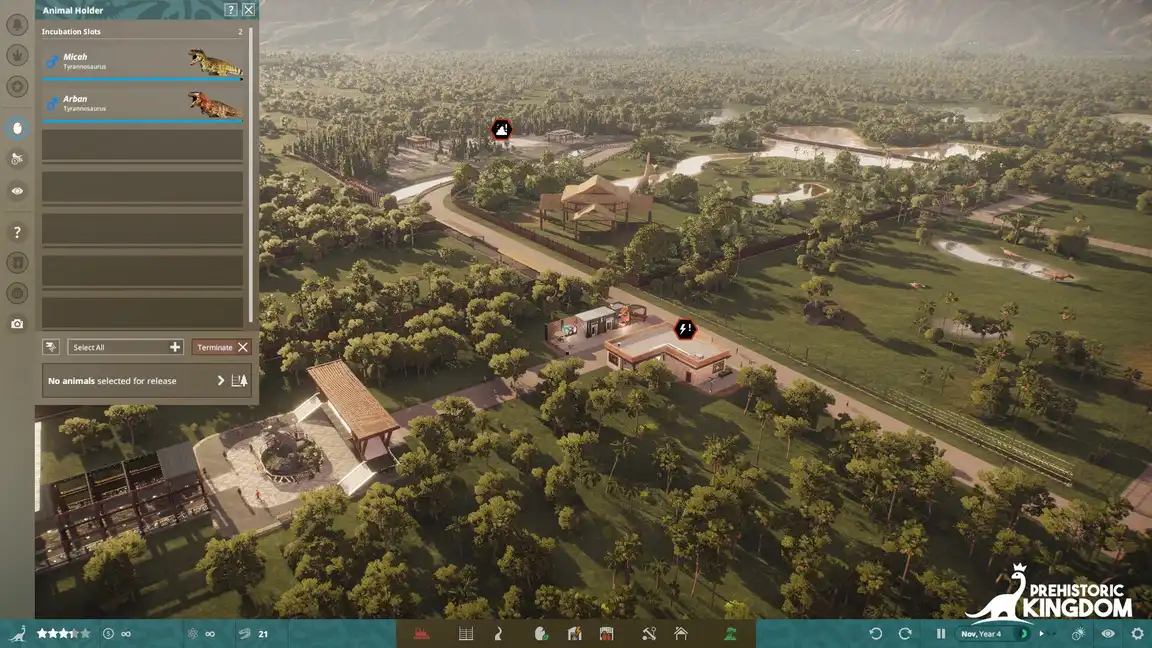Redo the last action
This screenshot has height=648, width=1152.
click(905, 633)
